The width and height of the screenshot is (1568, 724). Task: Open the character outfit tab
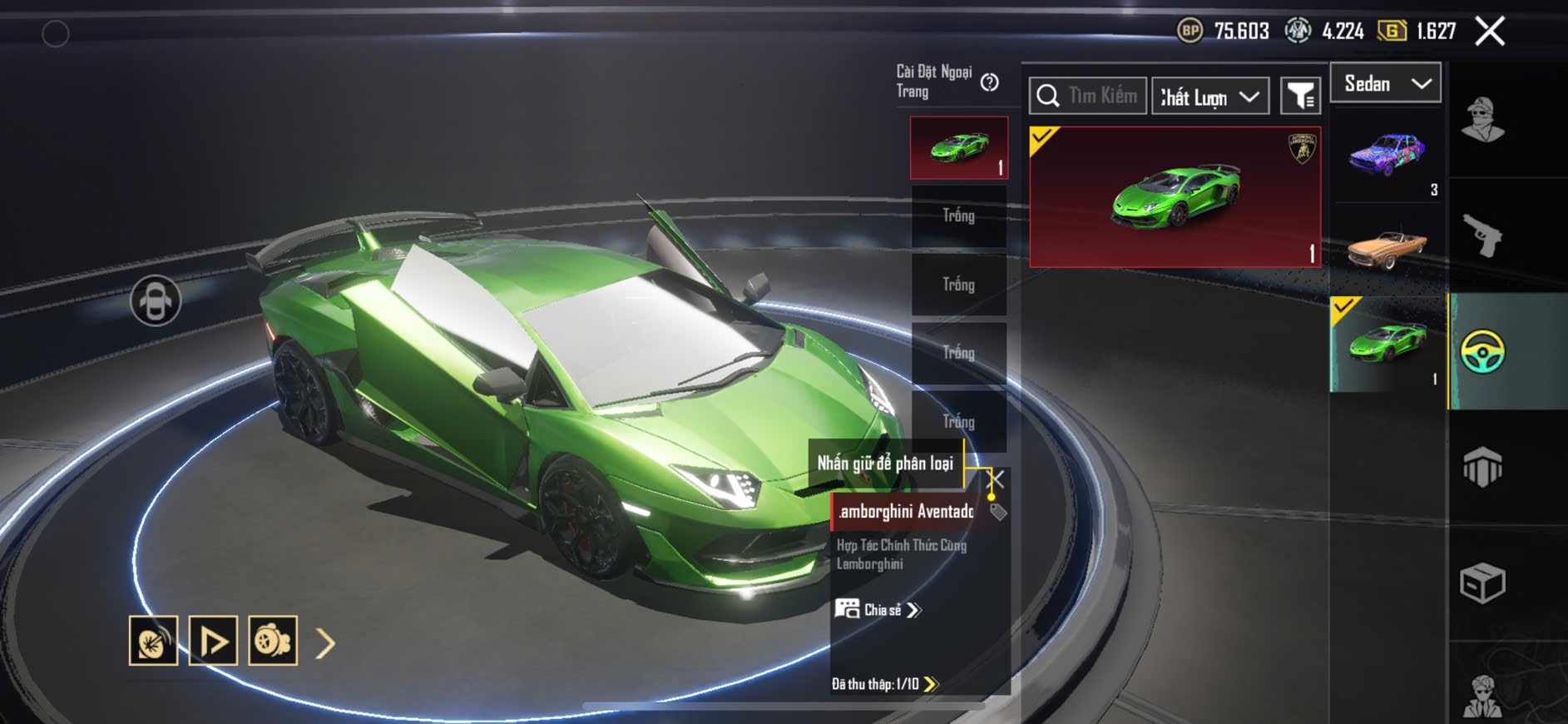click(1483, 121)
